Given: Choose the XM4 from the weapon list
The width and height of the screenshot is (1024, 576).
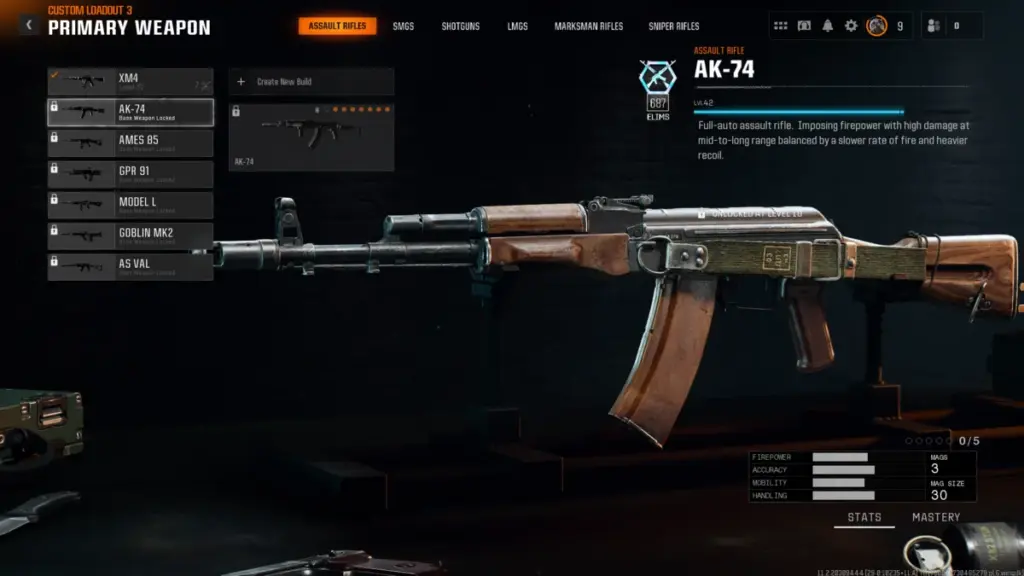Looking at the screenshot, I should 130,81.
